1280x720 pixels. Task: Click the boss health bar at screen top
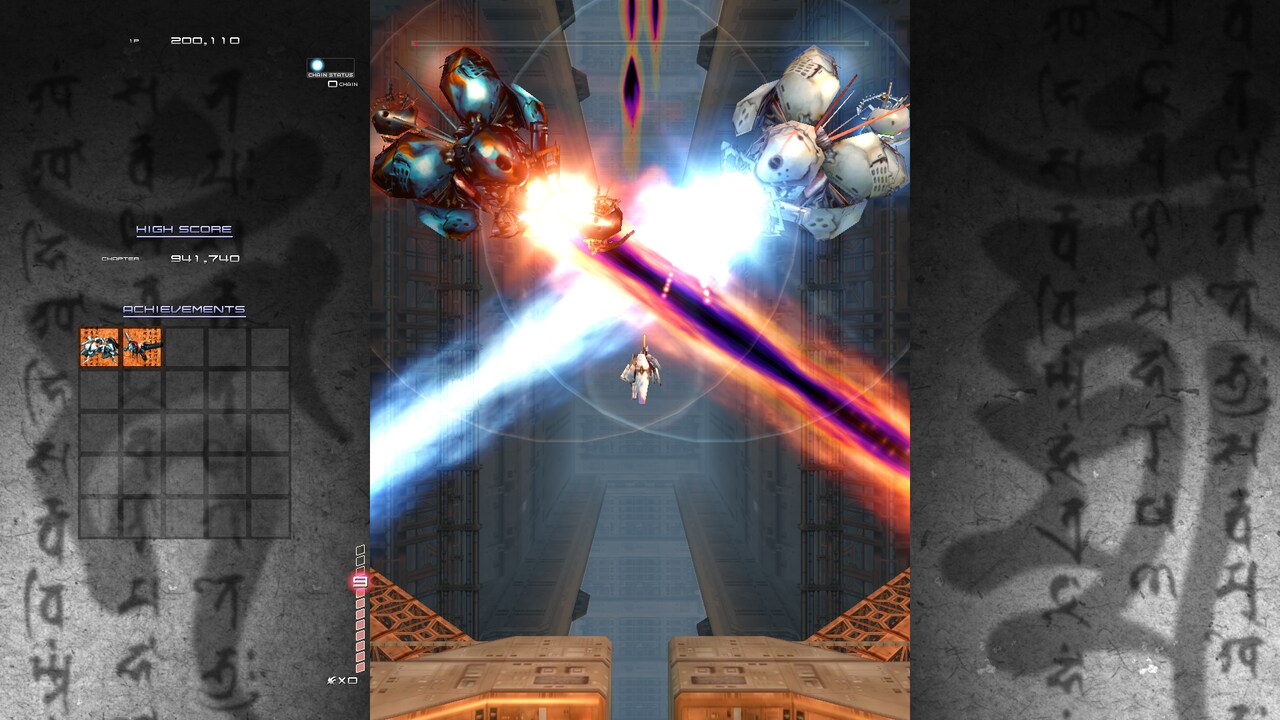pos(637,43)
